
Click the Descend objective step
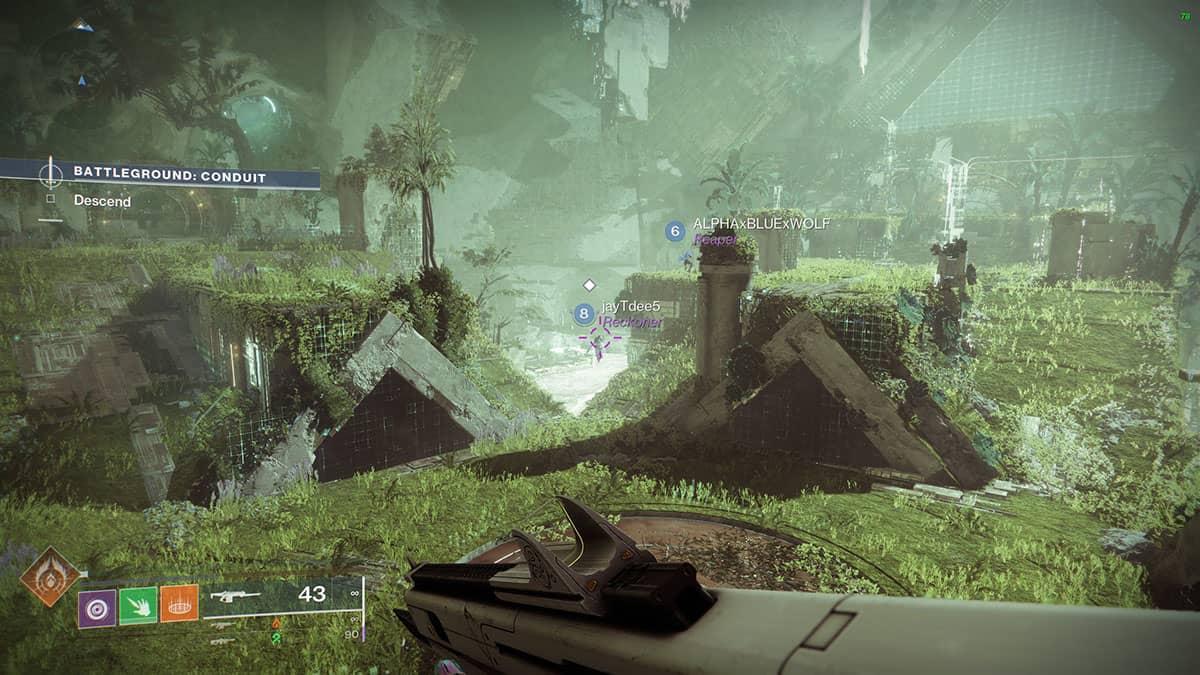point(102,201)
